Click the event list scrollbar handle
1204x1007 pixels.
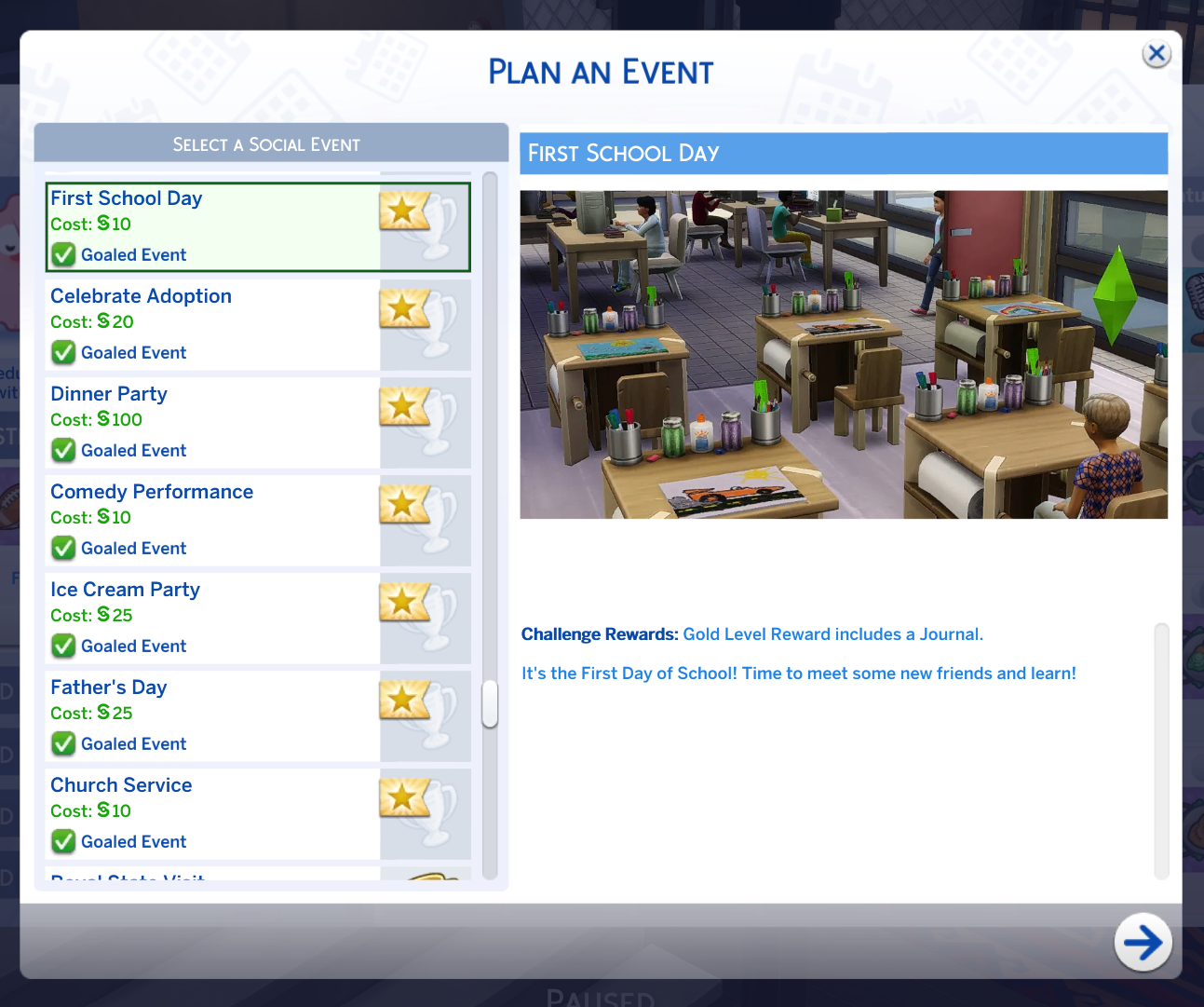point(490,705)
